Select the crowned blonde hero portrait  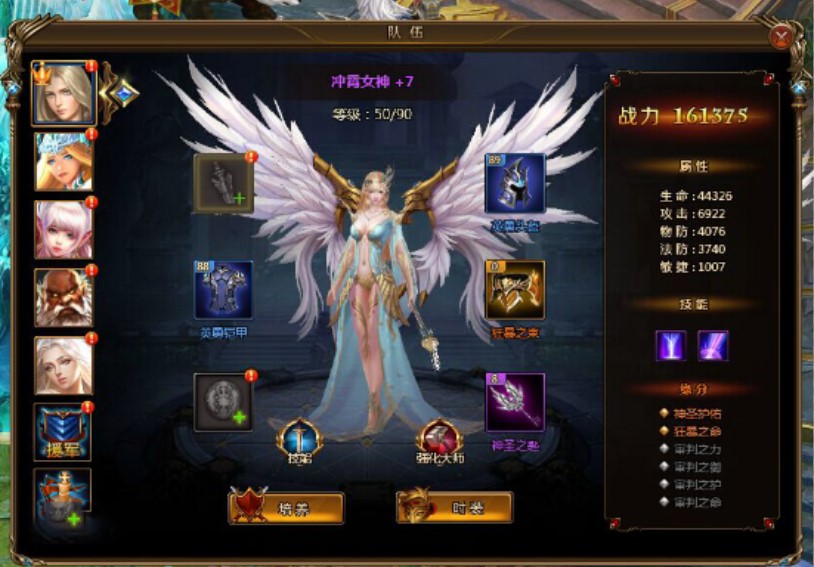pos(63,93)
